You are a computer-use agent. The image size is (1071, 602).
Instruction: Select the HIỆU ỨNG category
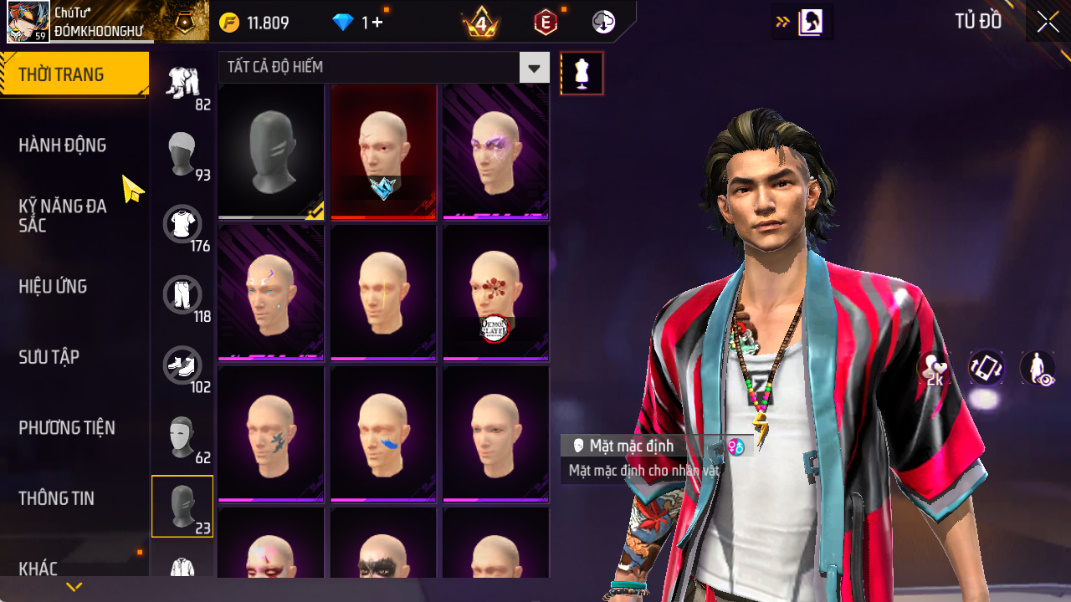pyautogui.click(x=53, y=287)
